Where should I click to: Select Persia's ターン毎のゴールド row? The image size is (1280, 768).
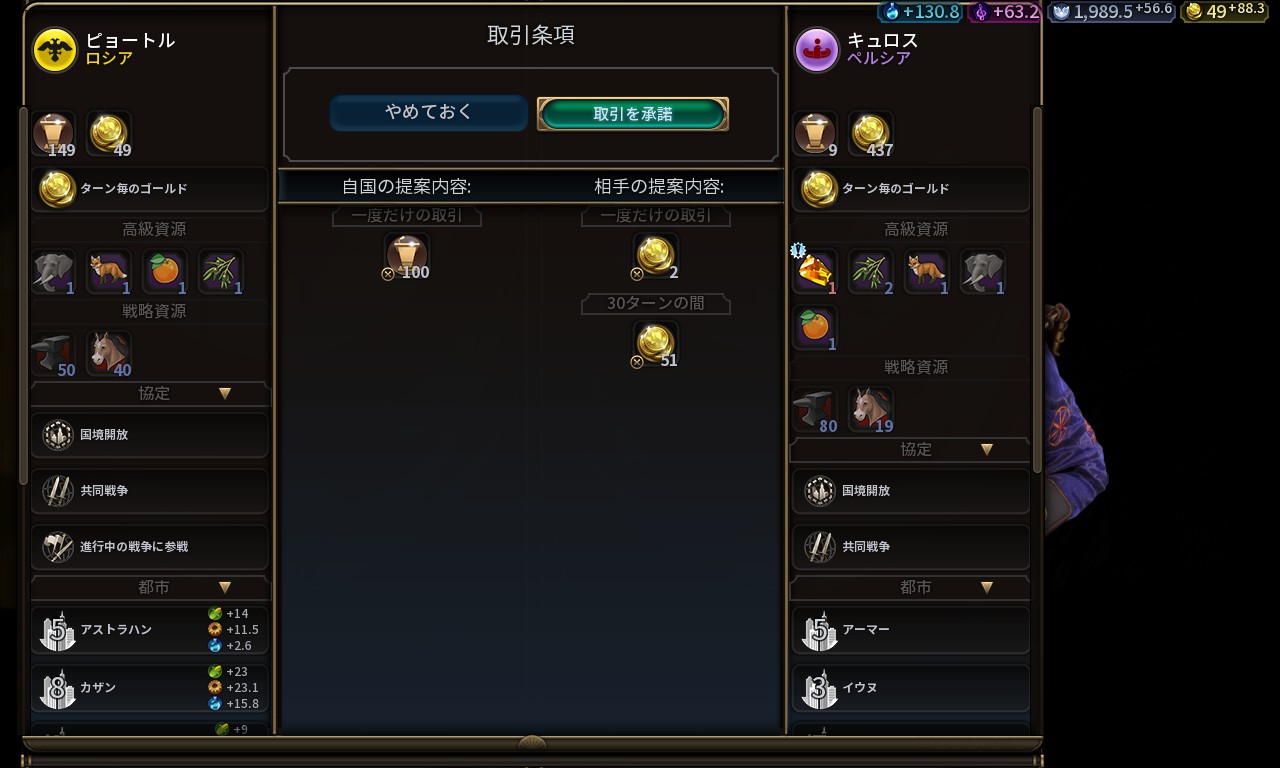pos(910,189)
